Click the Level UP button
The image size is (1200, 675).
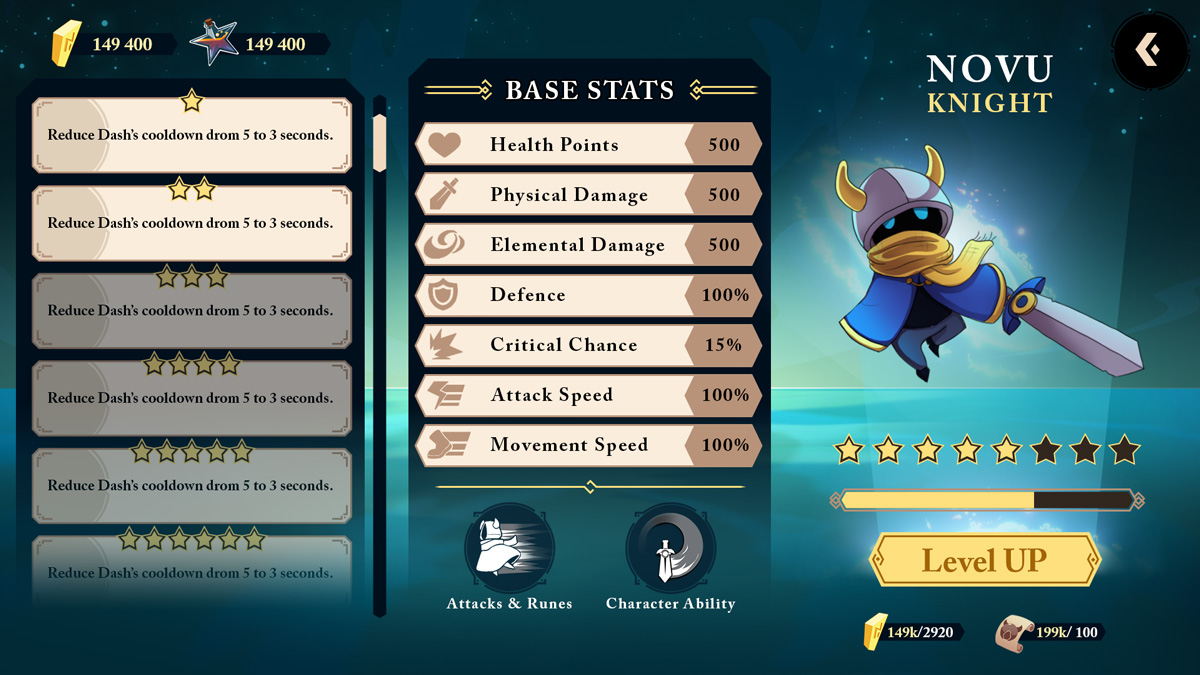pos(985,560)
